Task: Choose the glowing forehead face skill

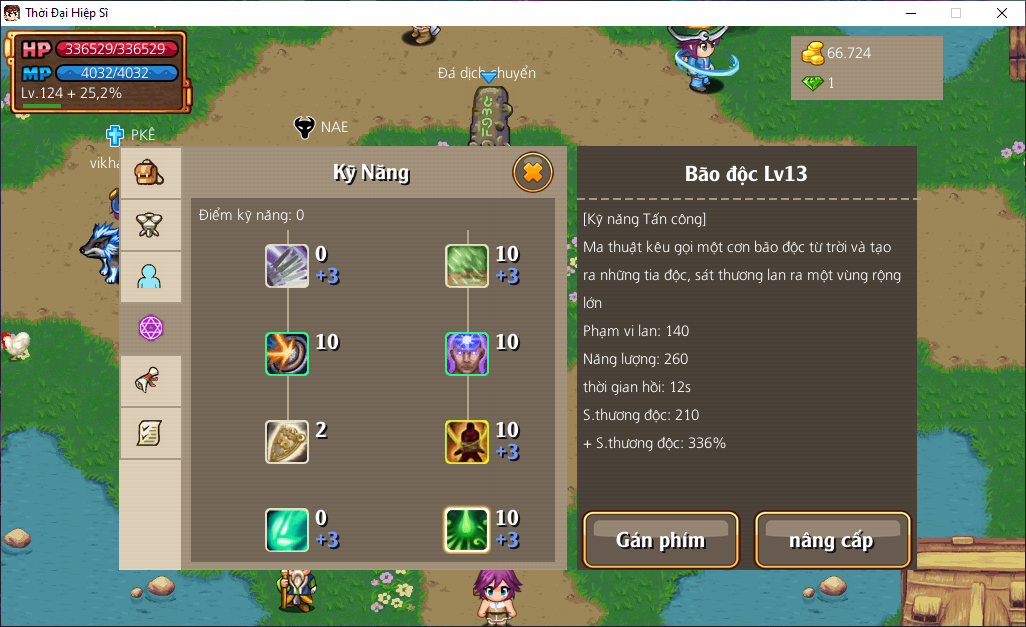Action: [x=467, y=354]
